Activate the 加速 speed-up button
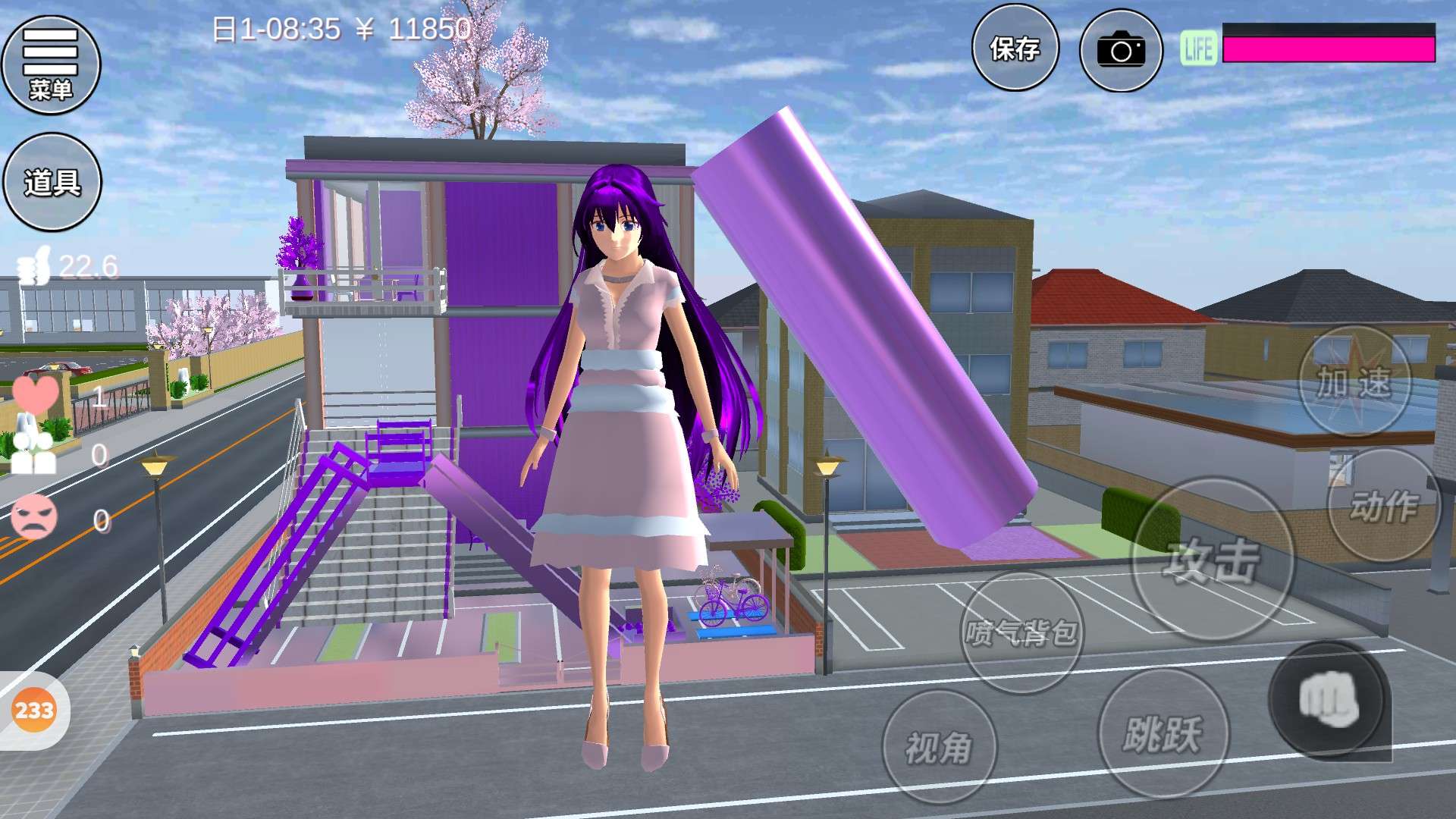Viewport: 1456px width, 819px height. [1354, 381]
